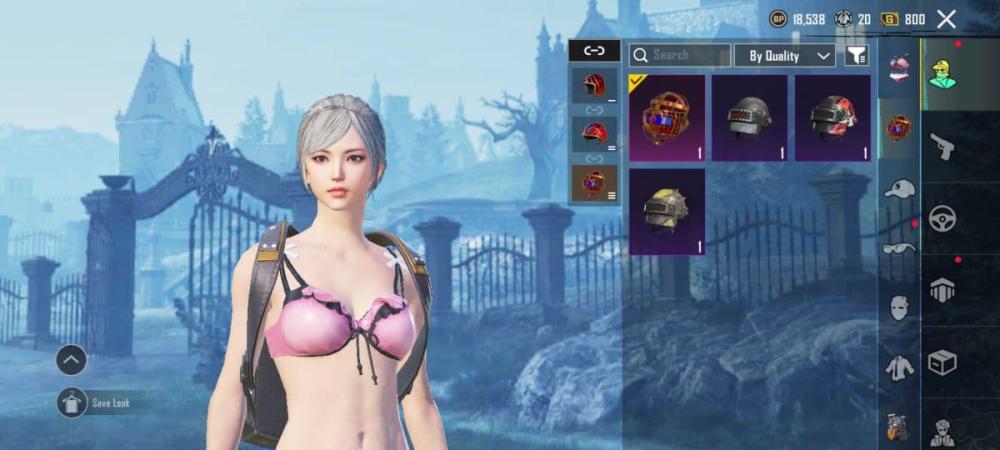The width and height of the screenshot is (1000, 450).
Task: Collapse panel with the up-arrow button
Action: [71, 359]
